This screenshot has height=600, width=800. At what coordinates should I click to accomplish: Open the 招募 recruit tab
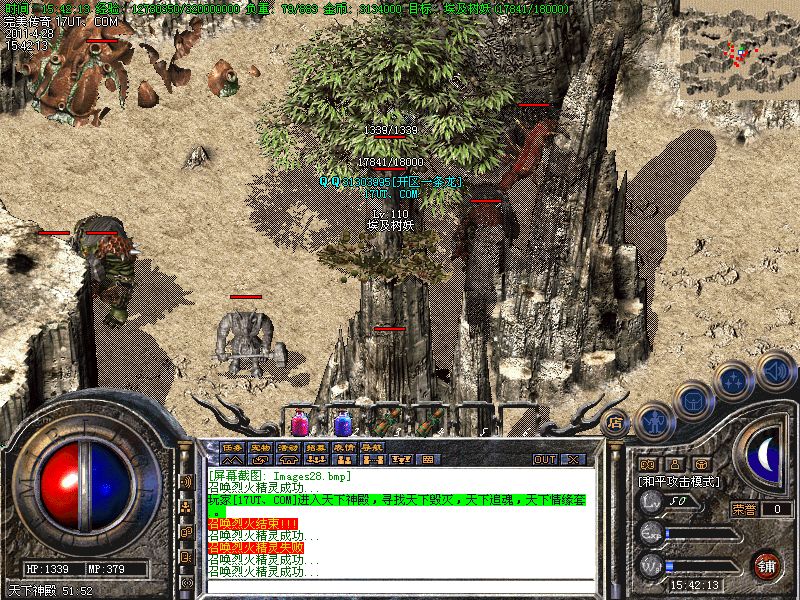coord(316,446)
